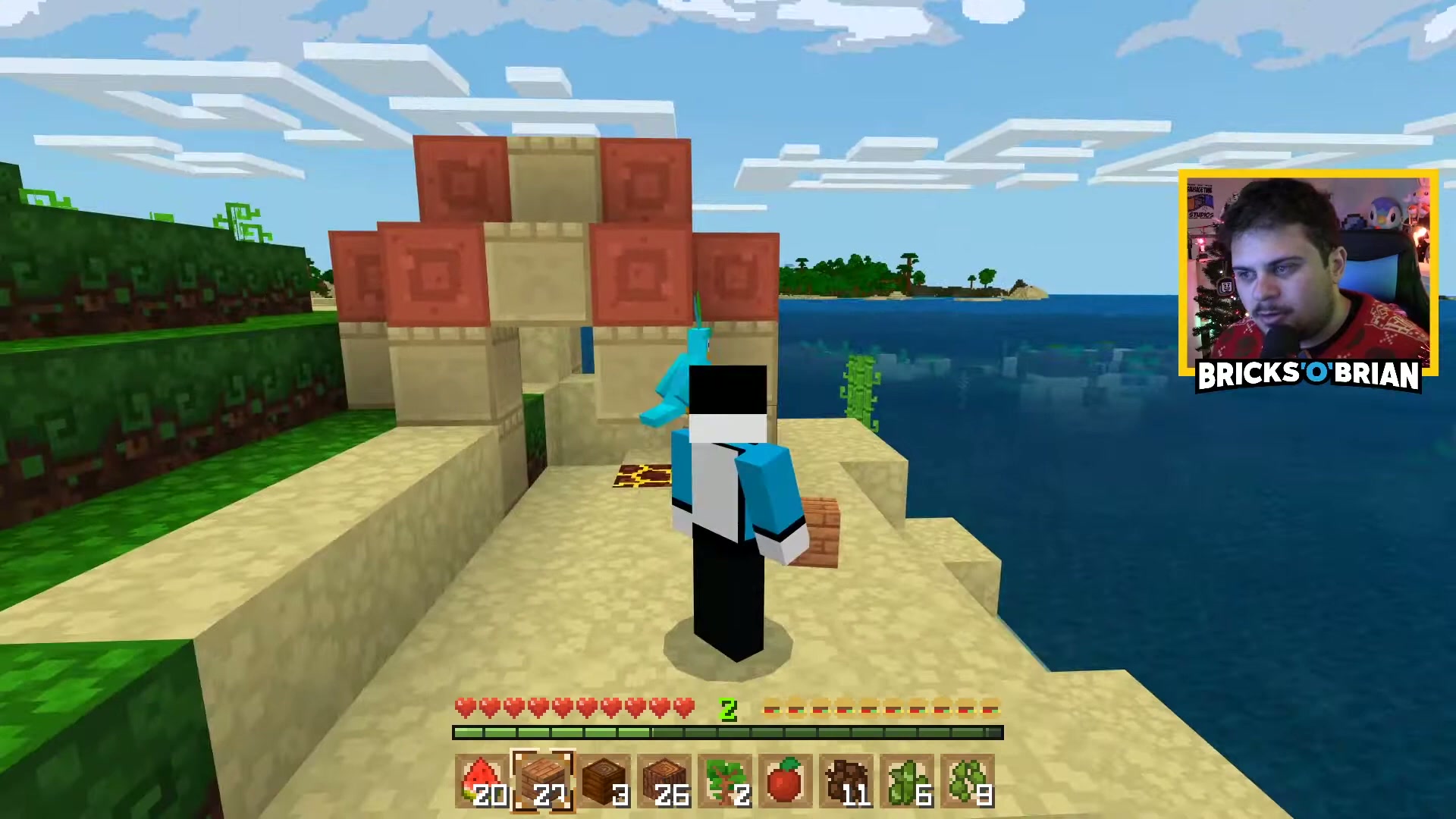Select the dark oak log hotbar slot
The image size is (1456, 819).
coord(604,781)
